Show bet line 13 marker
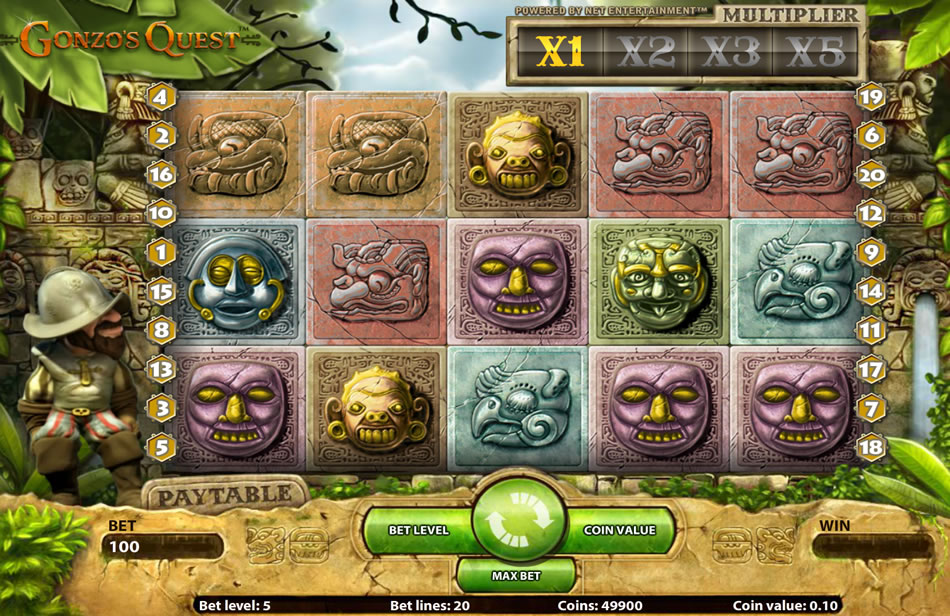Viewport: 950px width, 616px height. (x=161, y=371)
